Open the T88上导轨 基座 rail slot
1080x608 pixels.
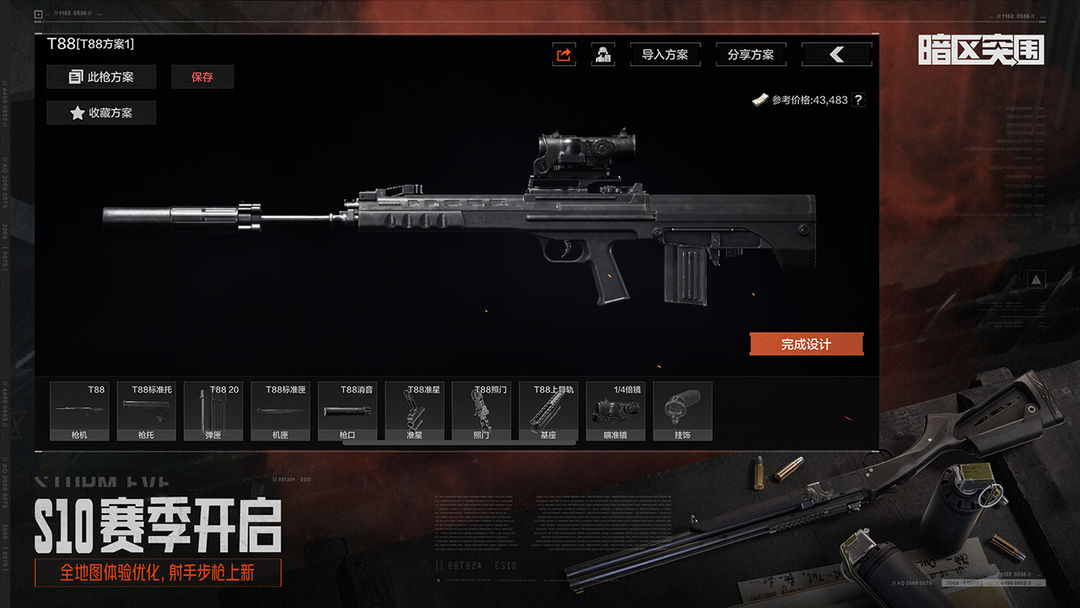coord(548,411)
